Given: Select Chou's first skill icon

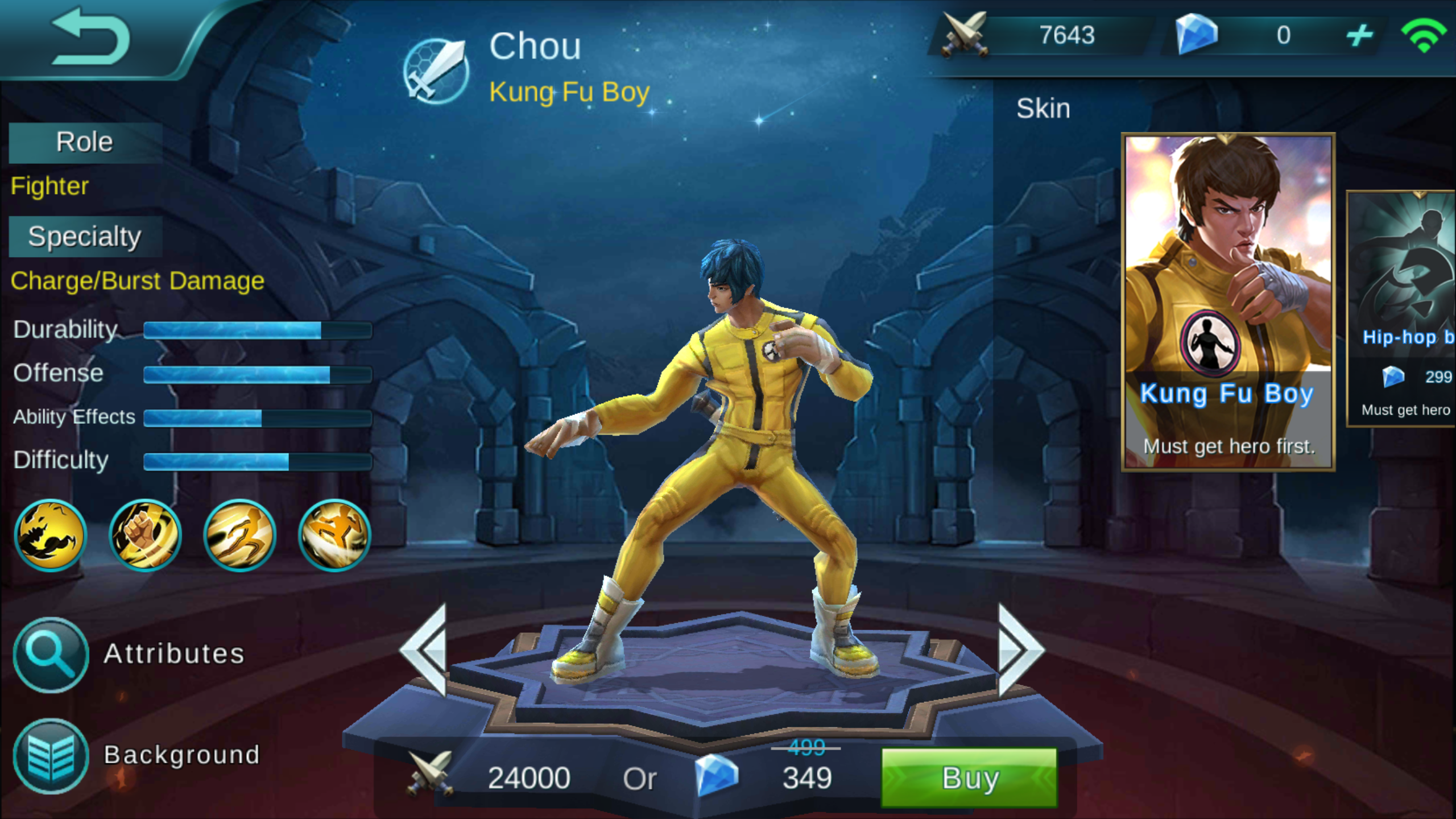Looking at the screenshot, I should point(50,535).
